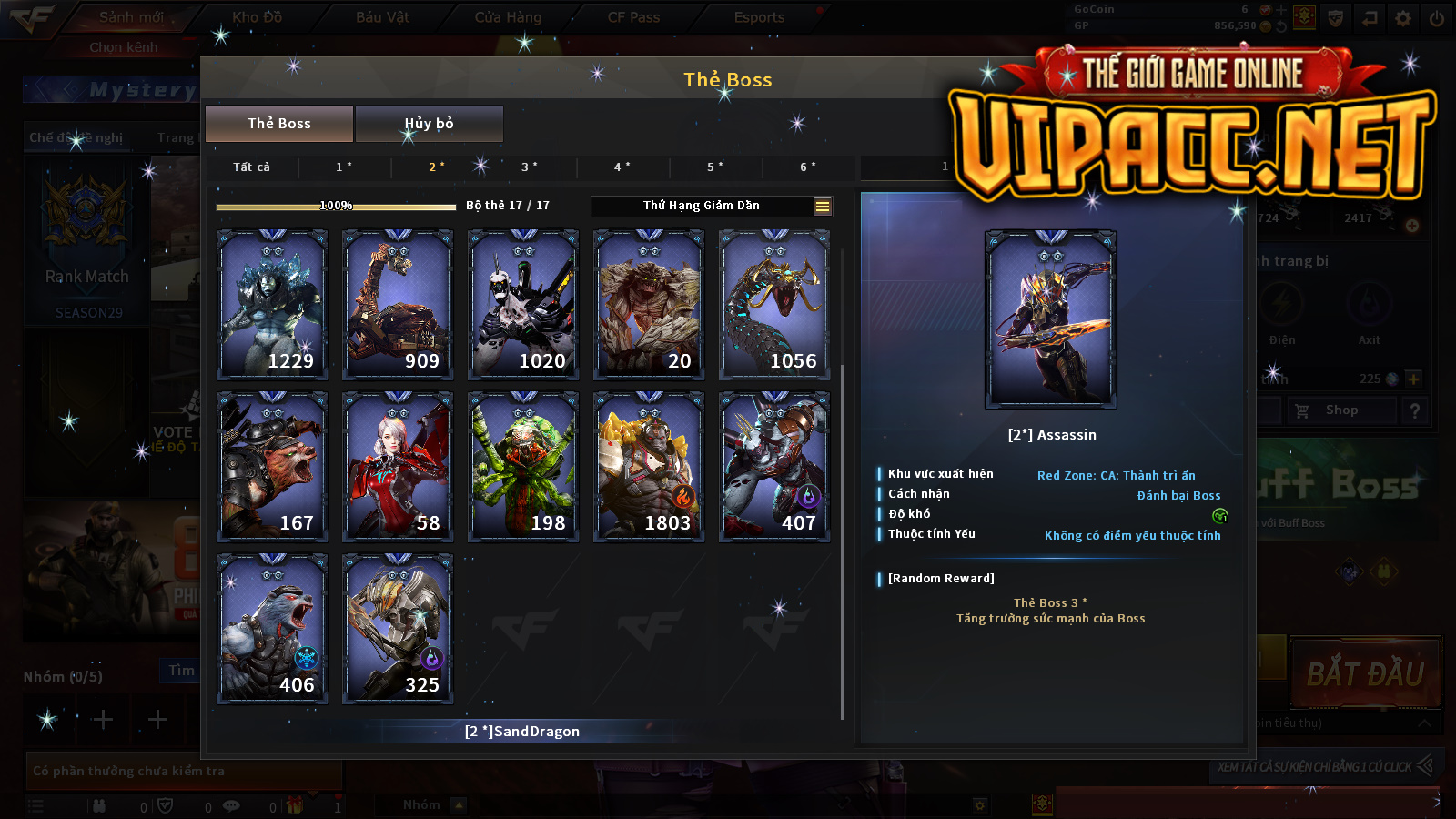Choose the armored archer card numbered 325

click(x=398, y=628)
